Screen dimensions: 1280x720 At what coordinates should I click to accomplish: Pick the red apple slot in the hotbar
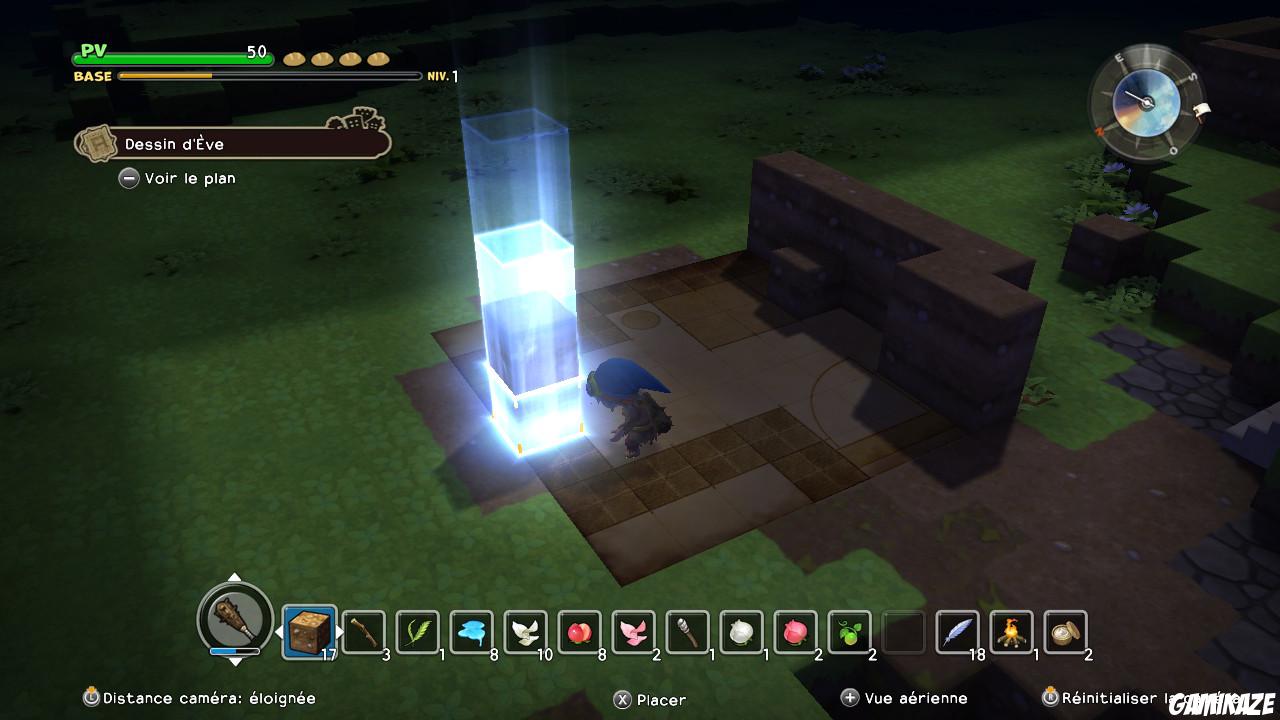tap(580, 630)
